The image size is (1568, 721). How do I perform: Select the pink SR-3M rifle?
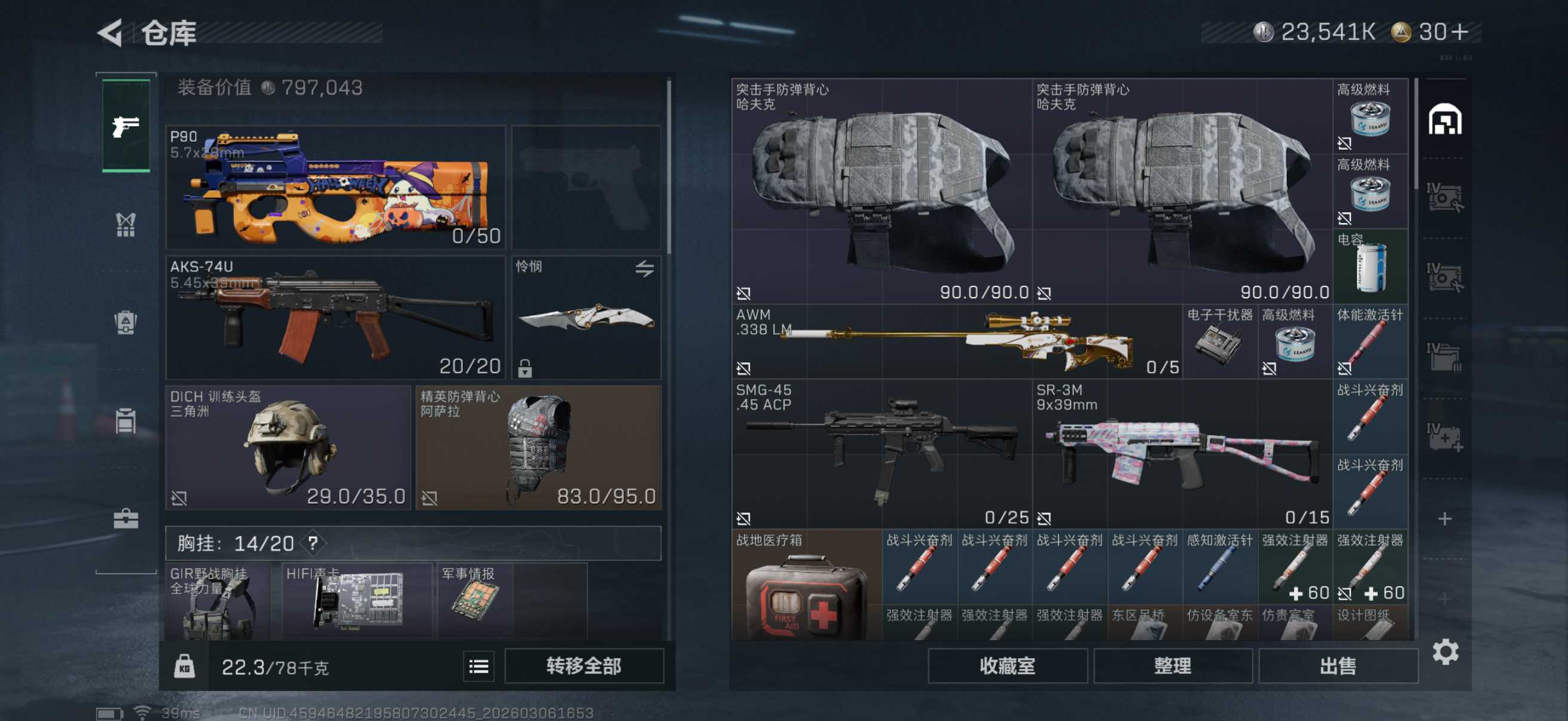click(1182, 453)
